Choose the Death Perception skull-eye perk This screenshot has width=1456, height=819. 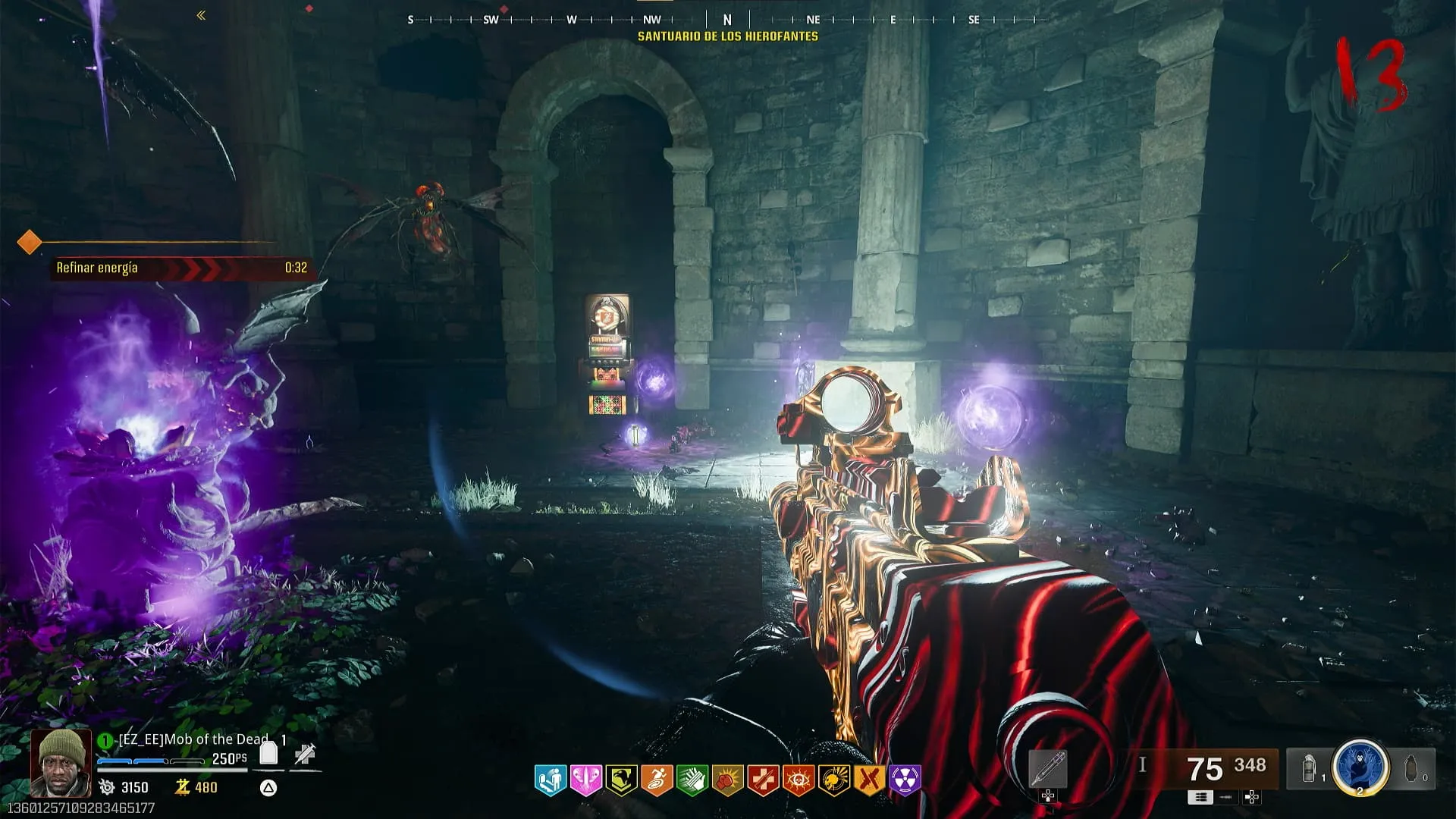(799, 779)
